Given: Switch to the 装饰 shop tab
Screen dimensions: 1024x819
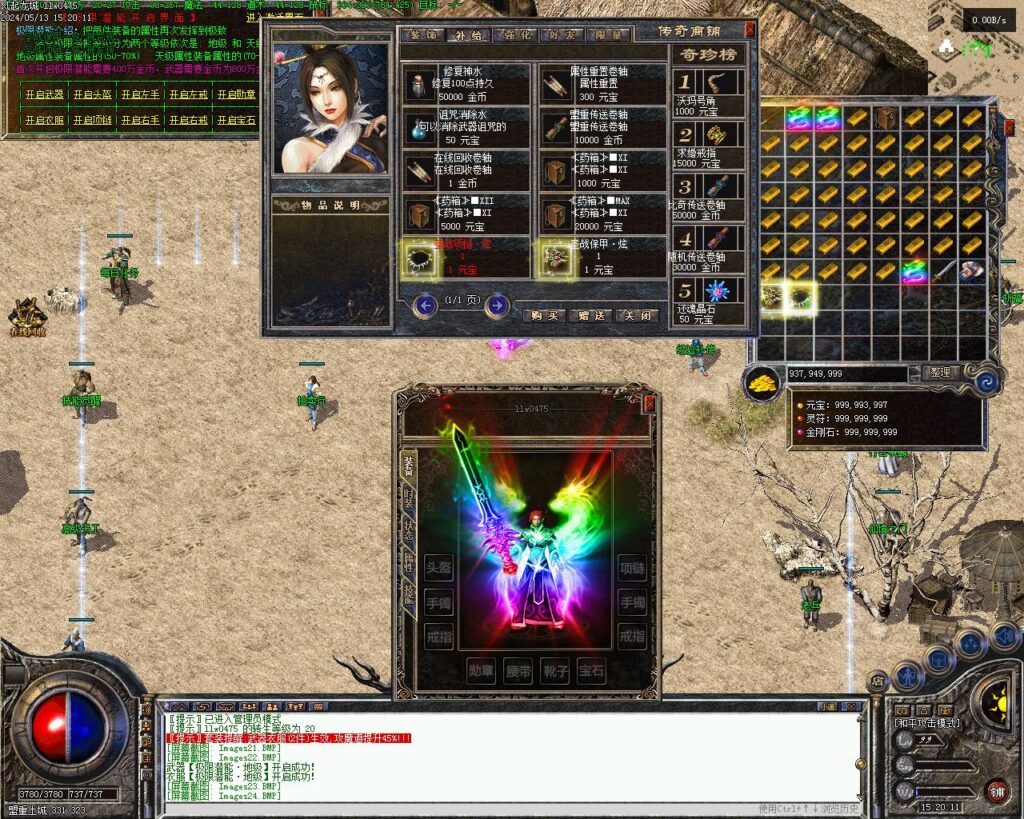Looking at the screenshot, I should [x=421, y=34].
